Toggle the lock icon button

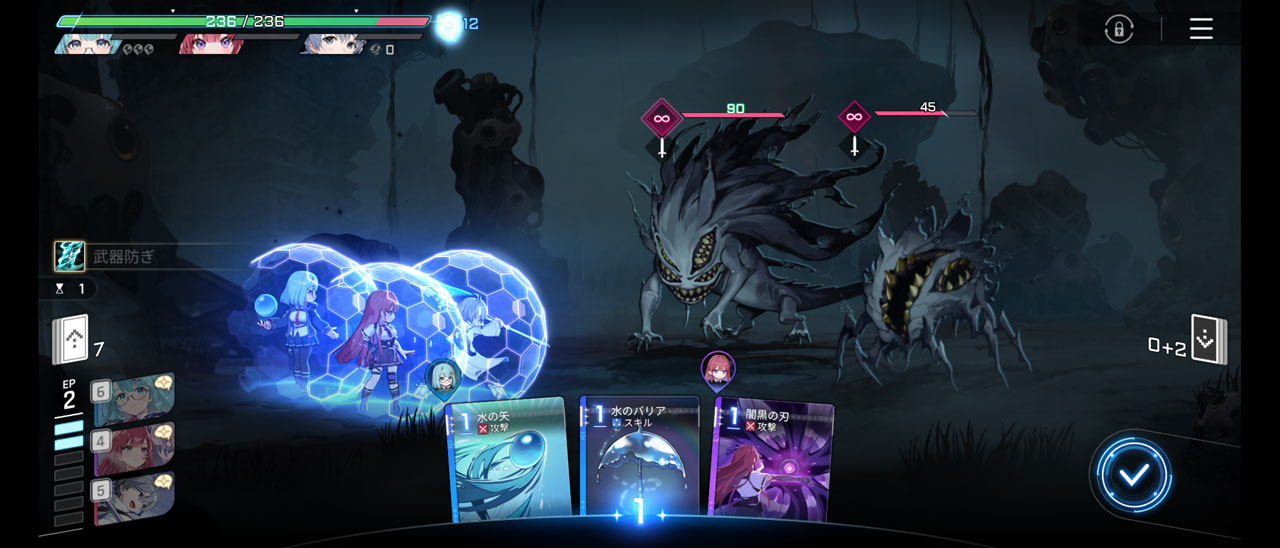coord(1119,29)
